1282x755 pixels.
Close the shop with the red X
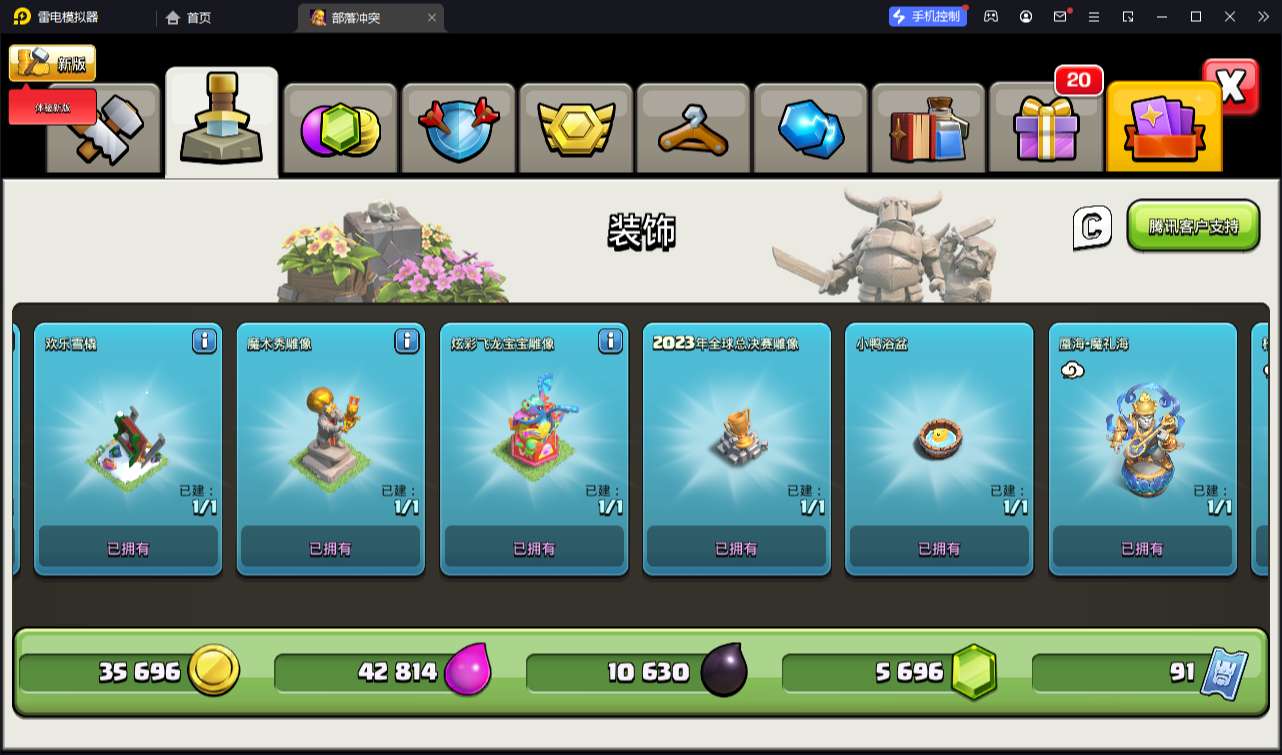[1231, 87]
